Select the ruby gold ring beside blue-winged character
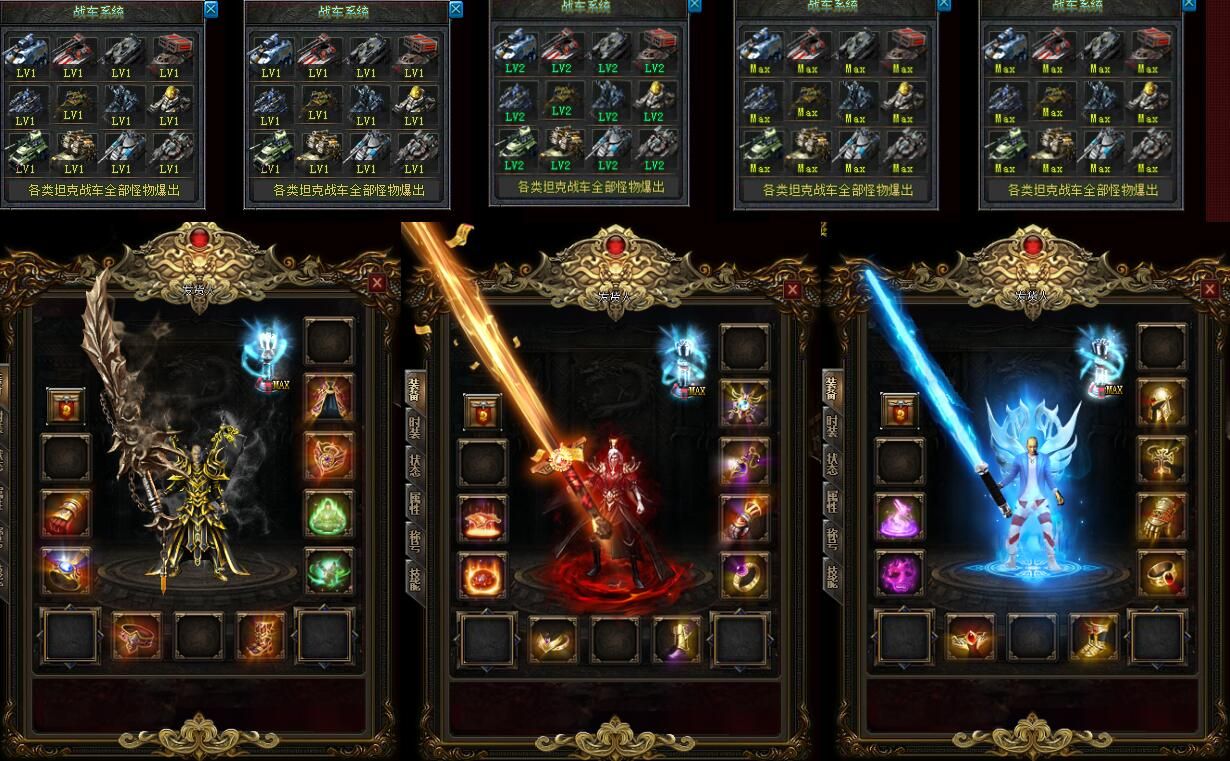The image size is (1230, 761). [1162, 575]
